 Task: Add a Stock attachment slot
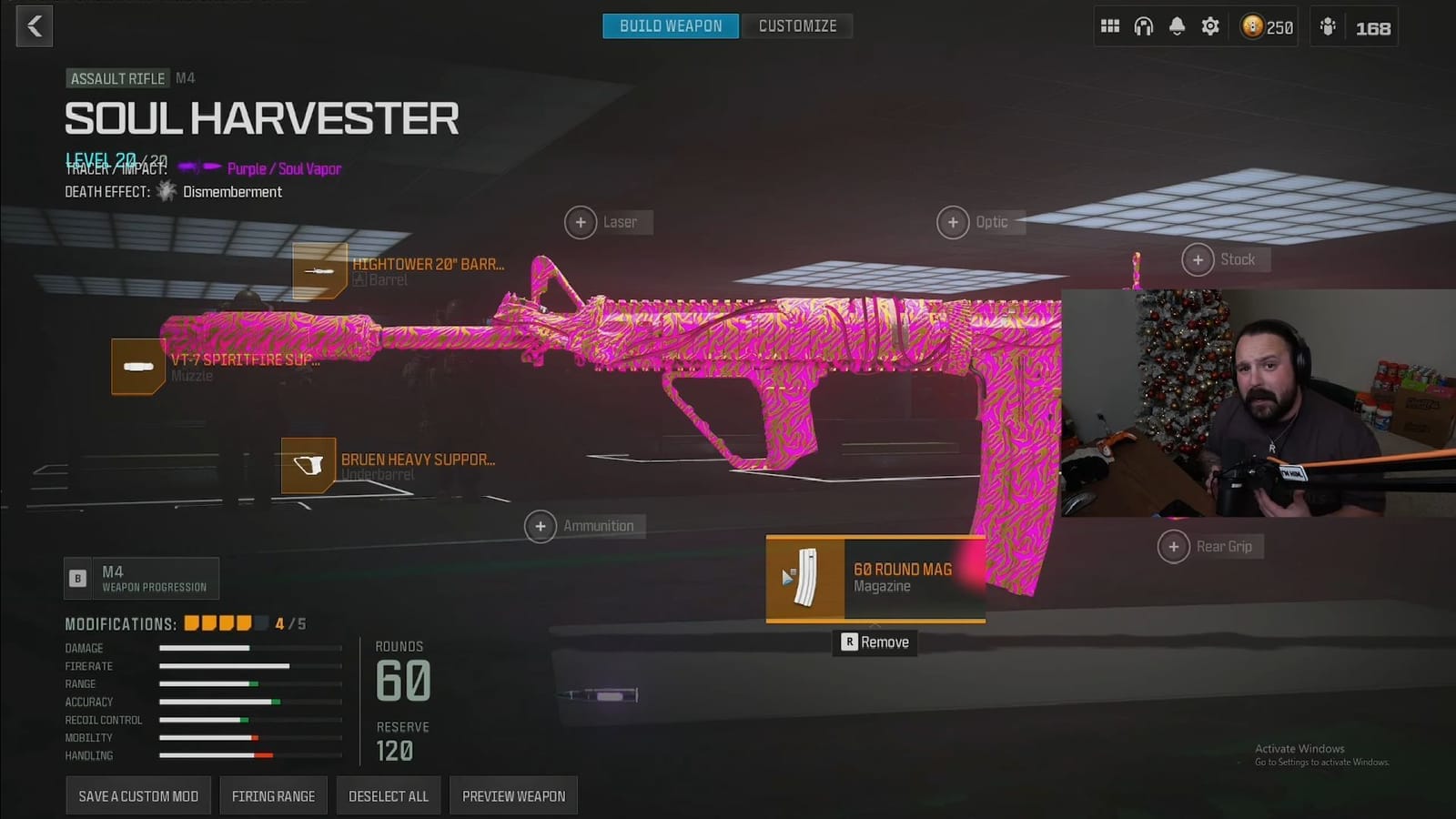point(1198,259)
